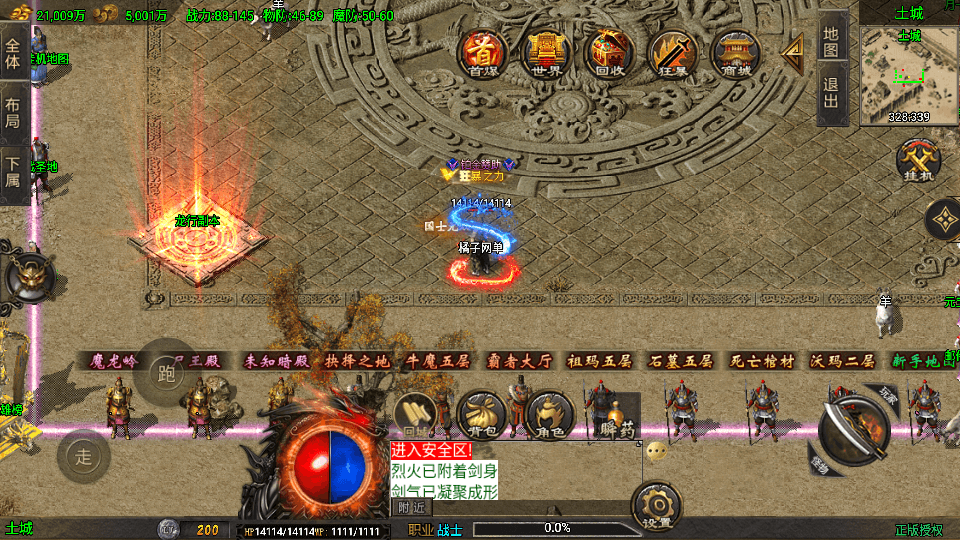This screenshot has width=960, height=540.
Task: Collapse the top icon row with the arrow
Action: (792, 50)
